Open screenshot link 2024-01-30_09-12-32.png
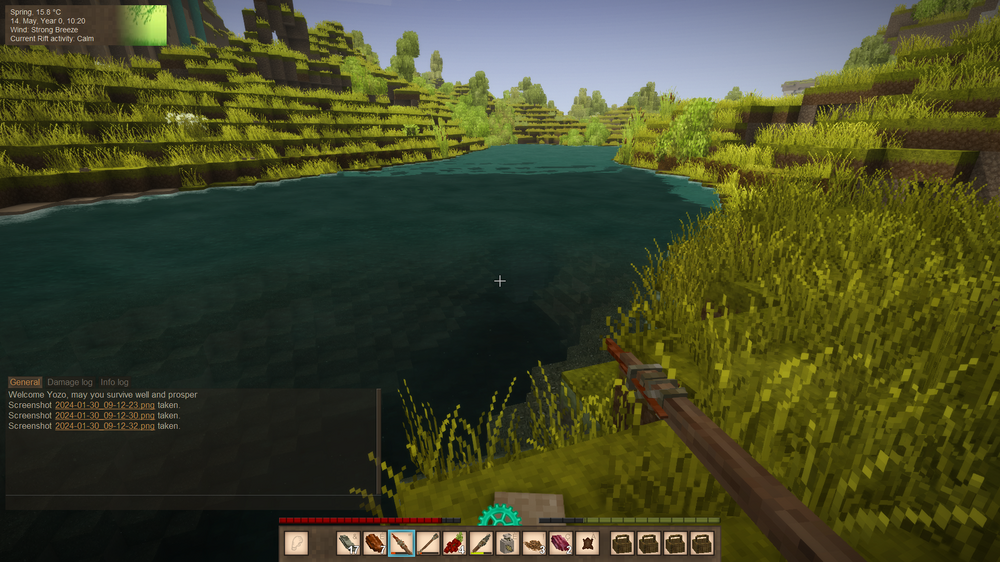 [105, 426]
